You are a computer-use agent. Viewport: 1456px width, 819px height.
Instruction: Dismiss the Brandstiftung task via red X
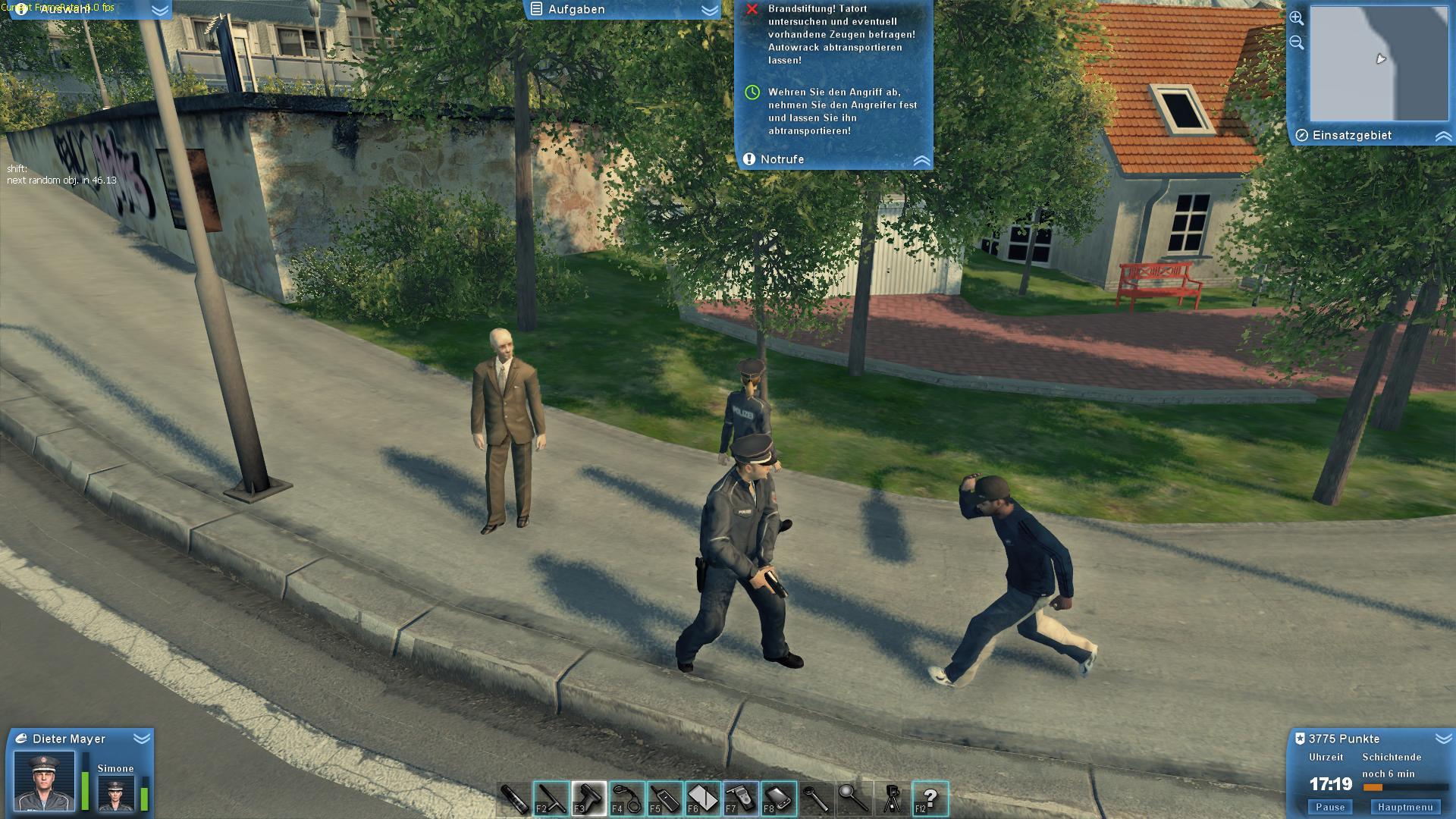(x=752, y=10)
